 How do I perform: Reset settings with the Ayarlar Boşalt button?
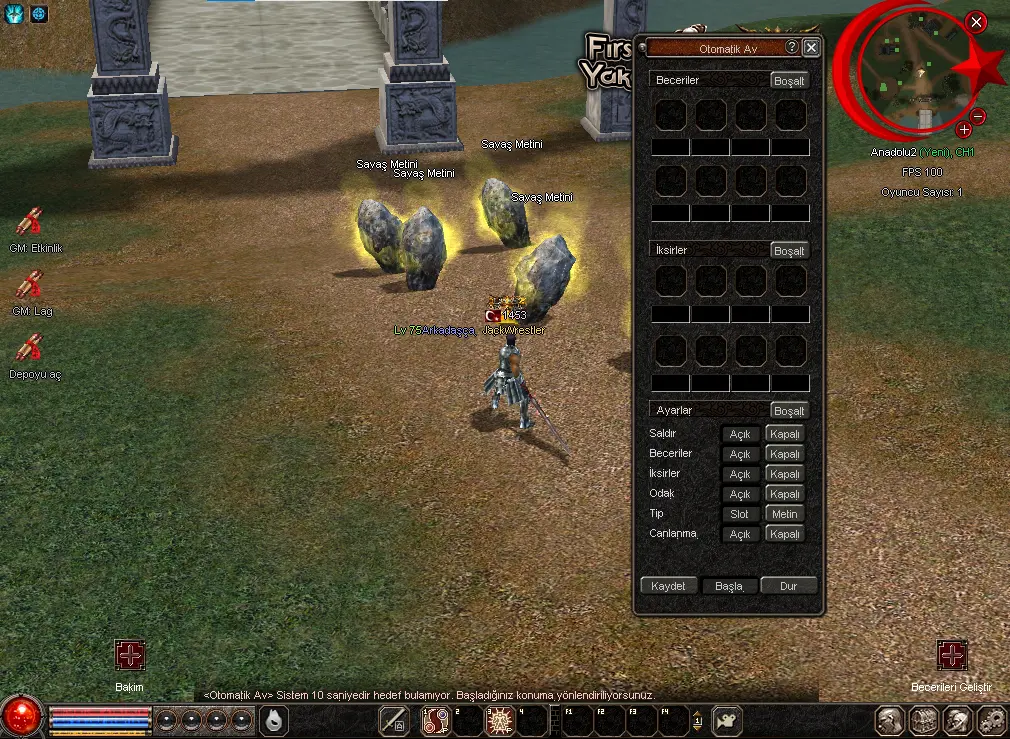tap(789, 411)
